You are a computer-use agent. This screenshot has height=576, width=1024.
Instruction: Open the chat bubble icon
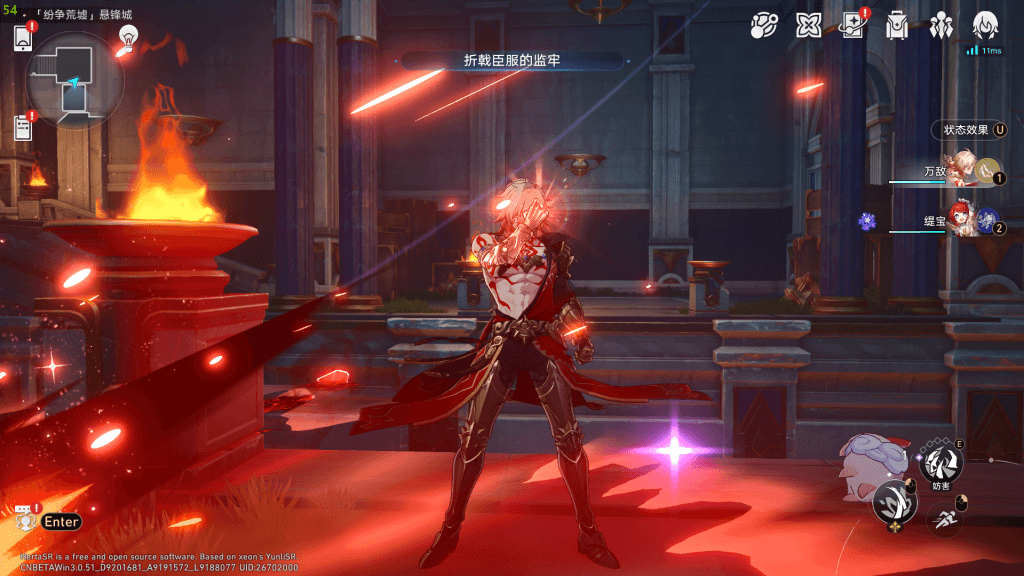(x=23, y=520)
